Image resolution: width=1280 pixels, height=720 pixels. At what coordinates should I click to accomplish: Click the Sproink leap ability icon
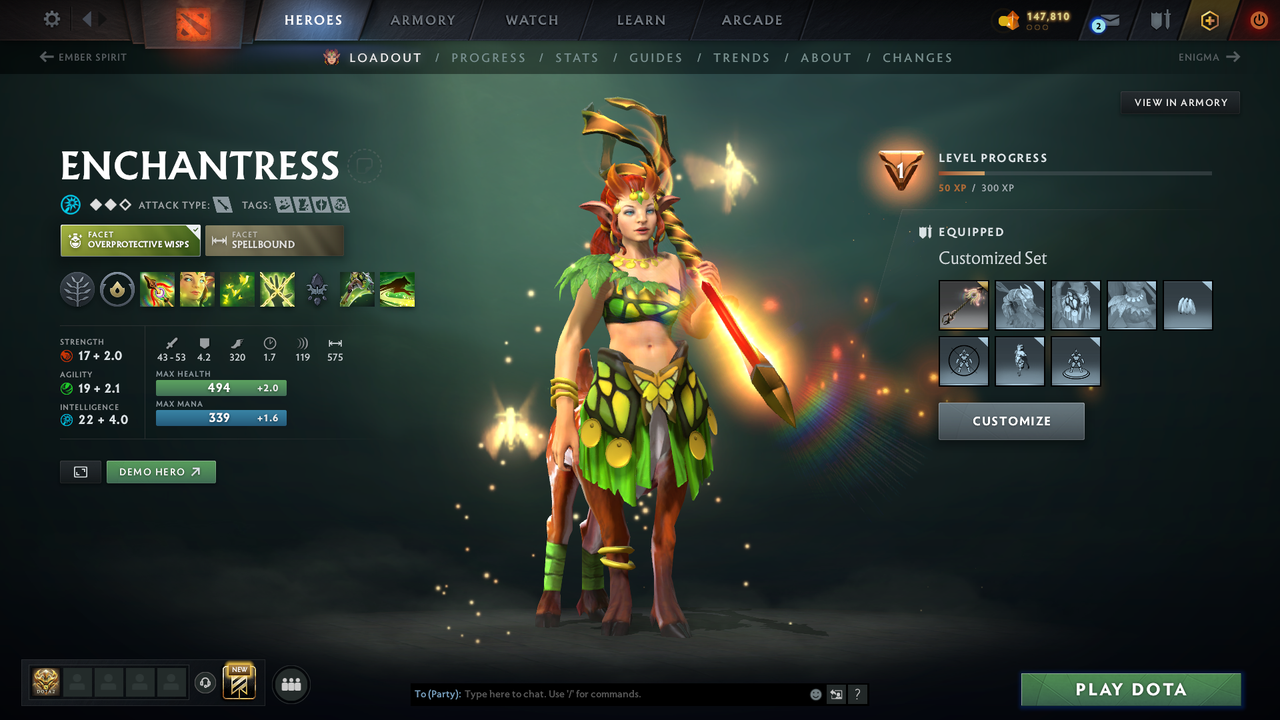[357, 289]
